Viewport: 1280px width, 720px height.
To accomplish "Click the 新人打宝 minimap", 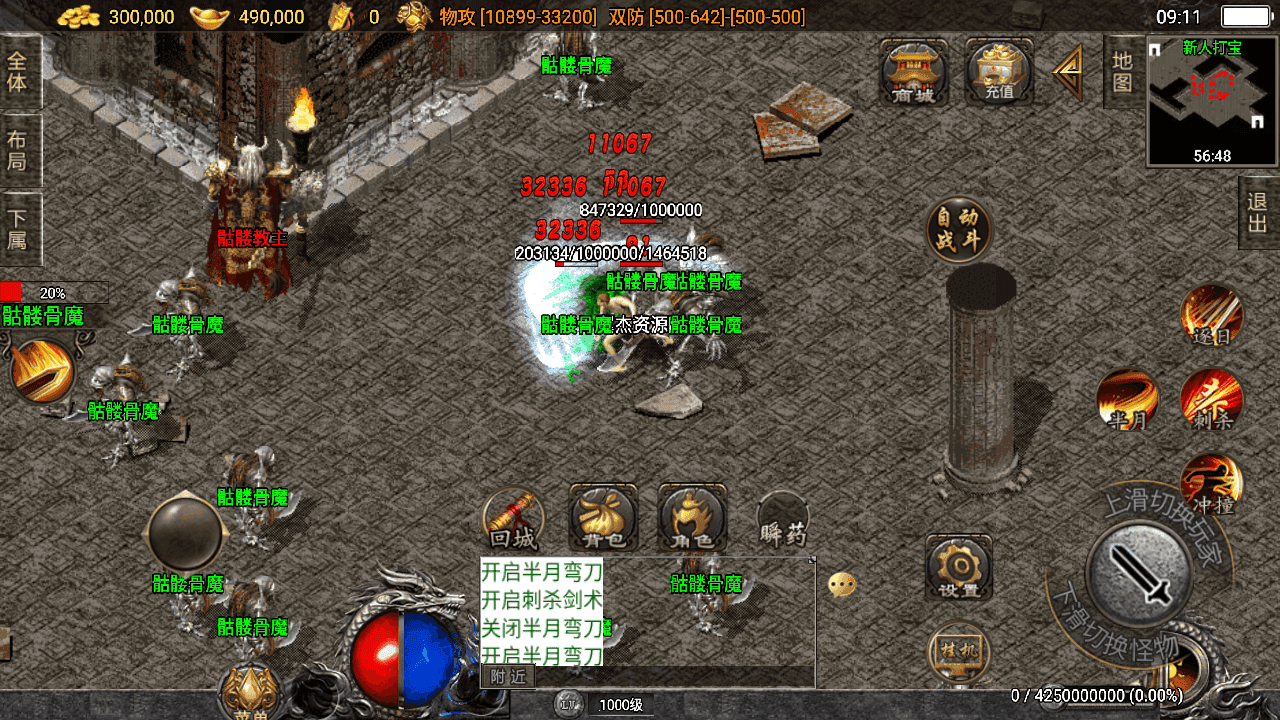I will pyautogui.click(x=1212, y=100).
